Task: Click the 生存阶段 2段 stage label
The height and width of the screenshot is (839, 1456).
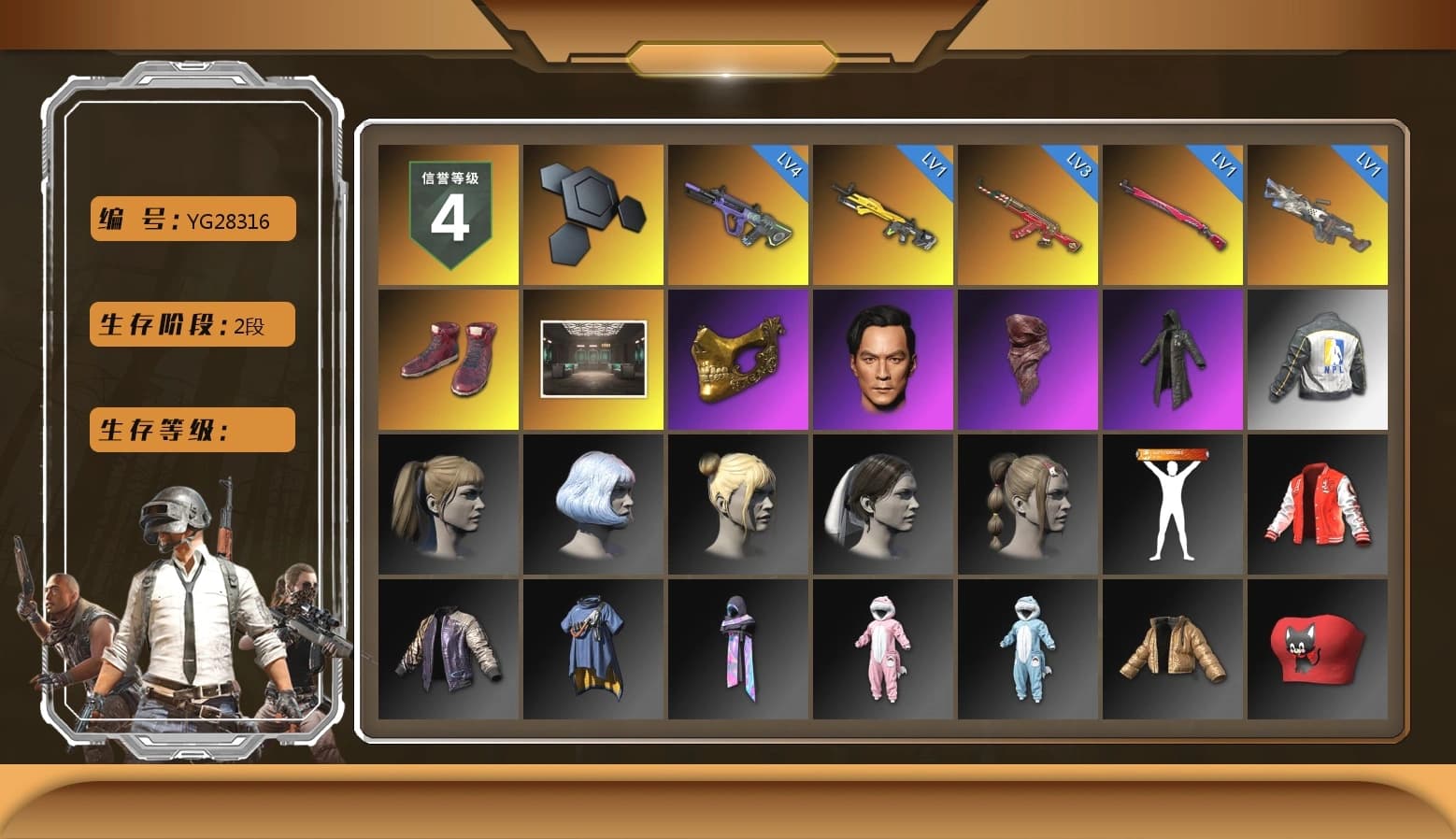Action: tap(191, 325)
